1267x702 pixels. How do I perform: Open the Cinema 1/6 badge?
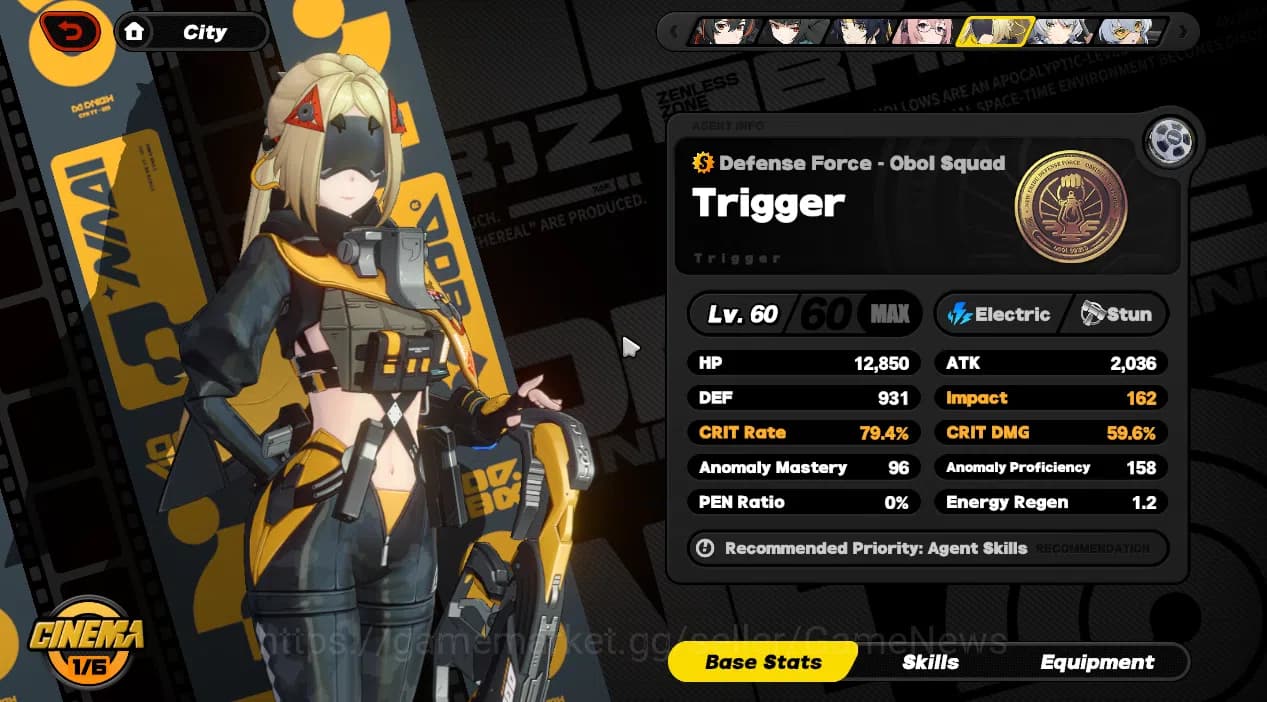(85, 640)
